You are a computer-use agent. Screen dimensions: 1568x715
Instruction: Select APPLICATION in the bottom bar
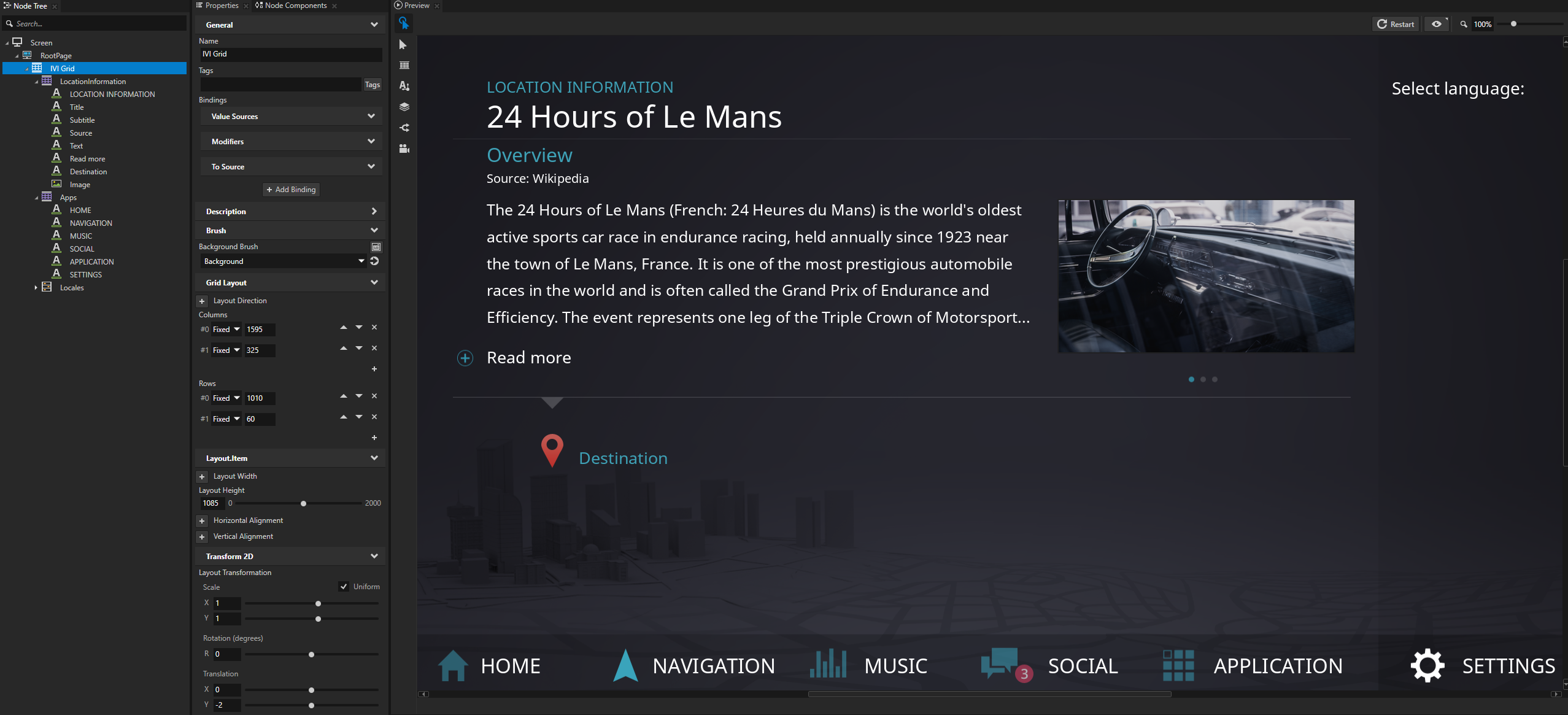click(1253, 665)
